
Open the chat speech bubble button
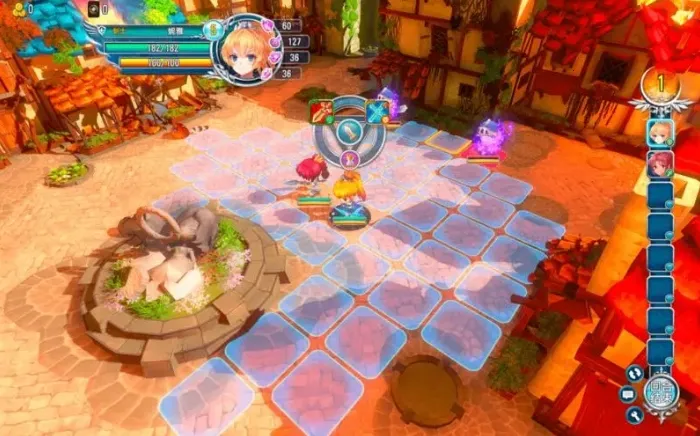coord(630,393)
